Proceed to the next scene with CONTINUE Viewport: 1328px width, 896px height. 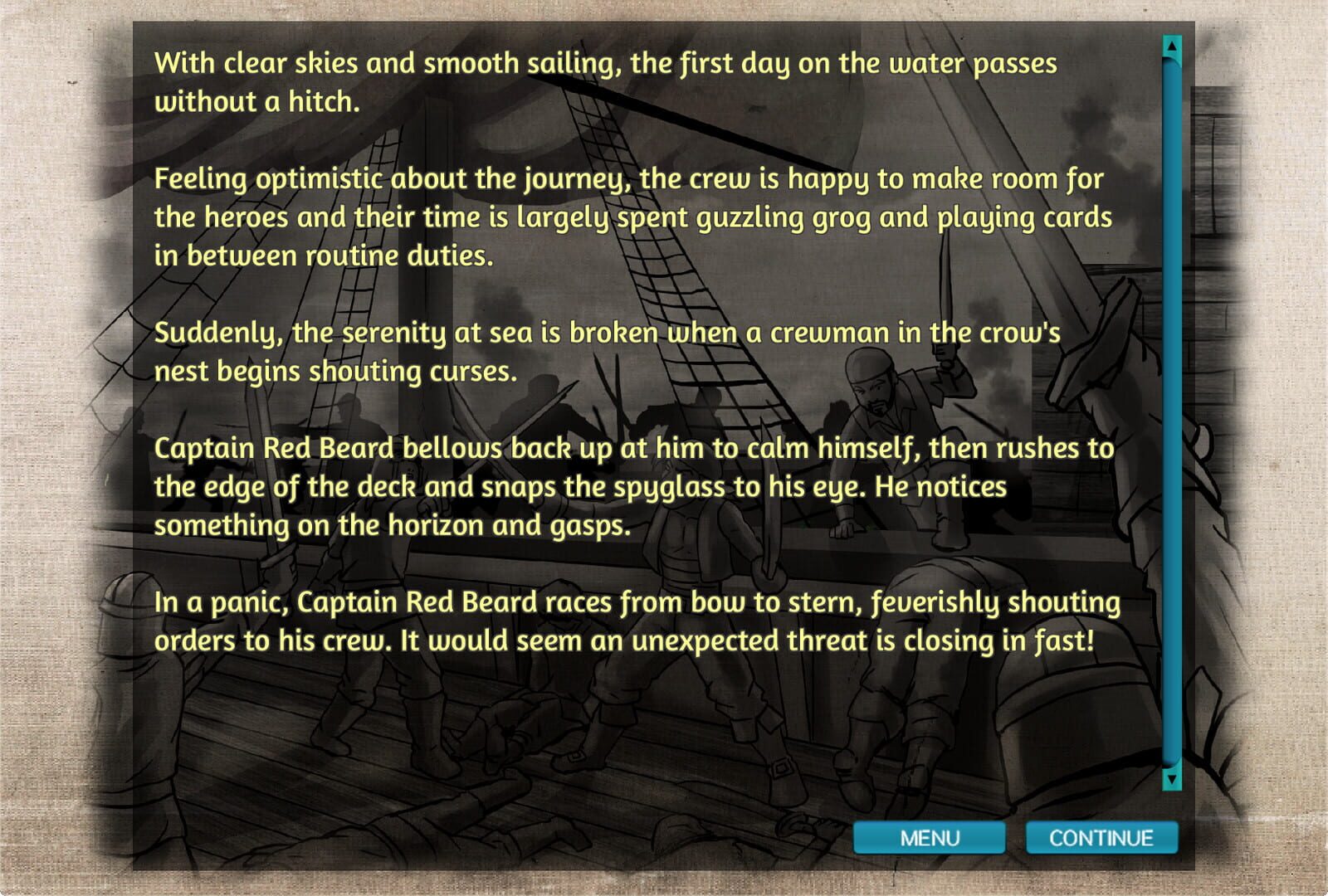pyautogui.click(x=1102, y=838)
